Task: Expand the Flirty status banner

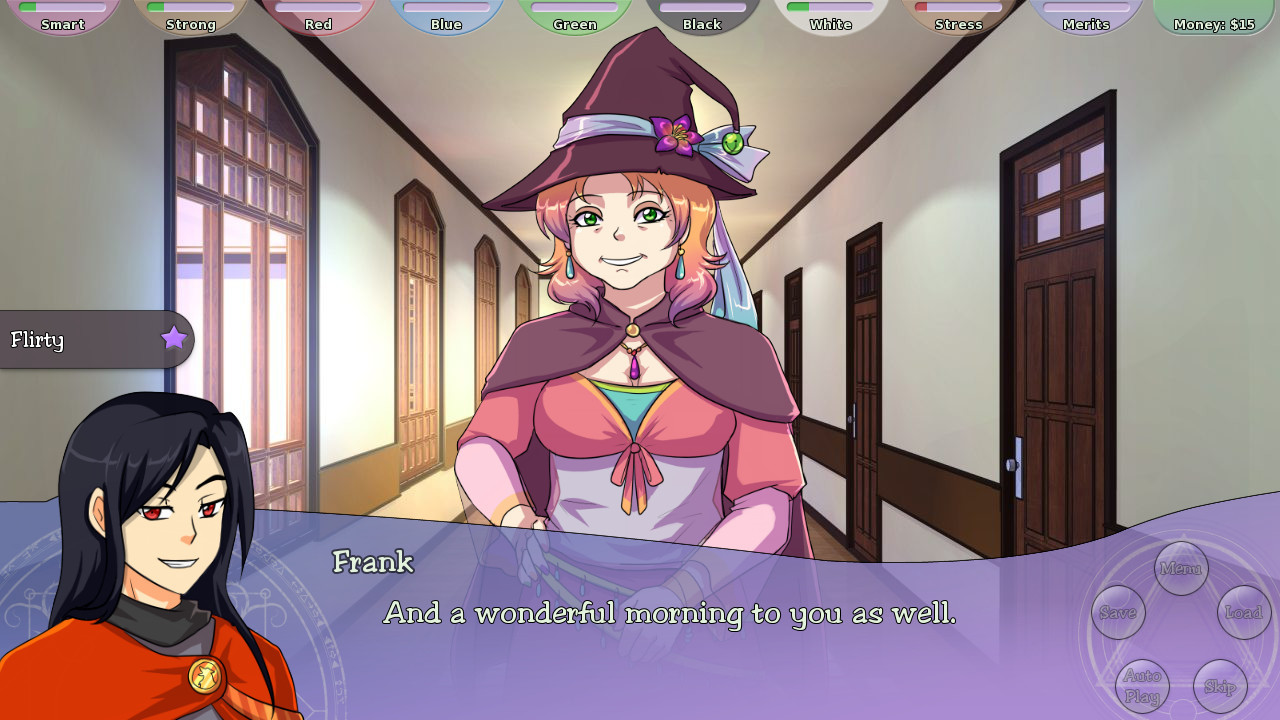Action: pyautogui.click(x=70, y=340)
